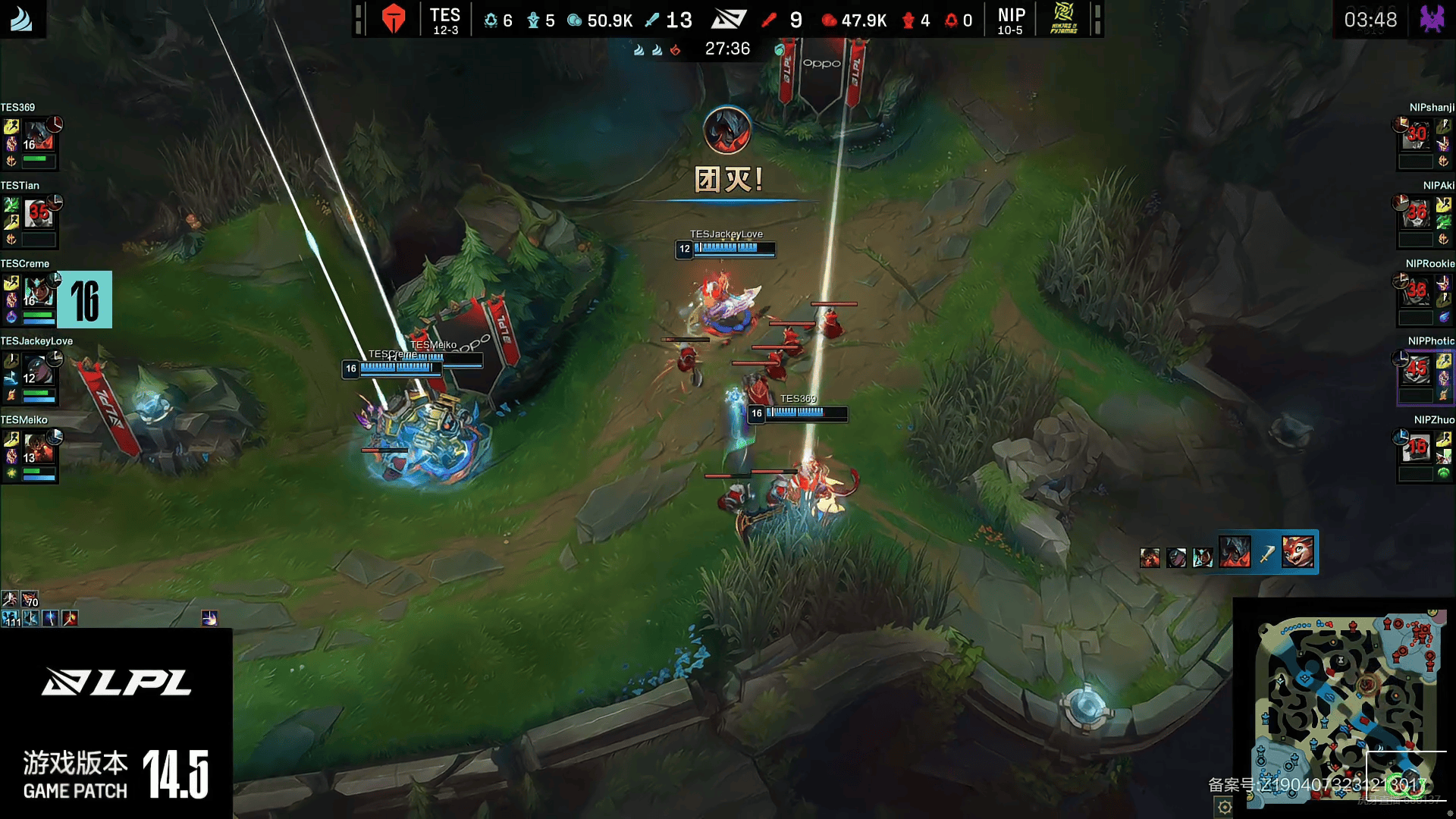Viewport: 1456px width, 819px height.
Task: Open the gear settings icon below minimap
Action: pyautogui.click(x=1225, y=807)
